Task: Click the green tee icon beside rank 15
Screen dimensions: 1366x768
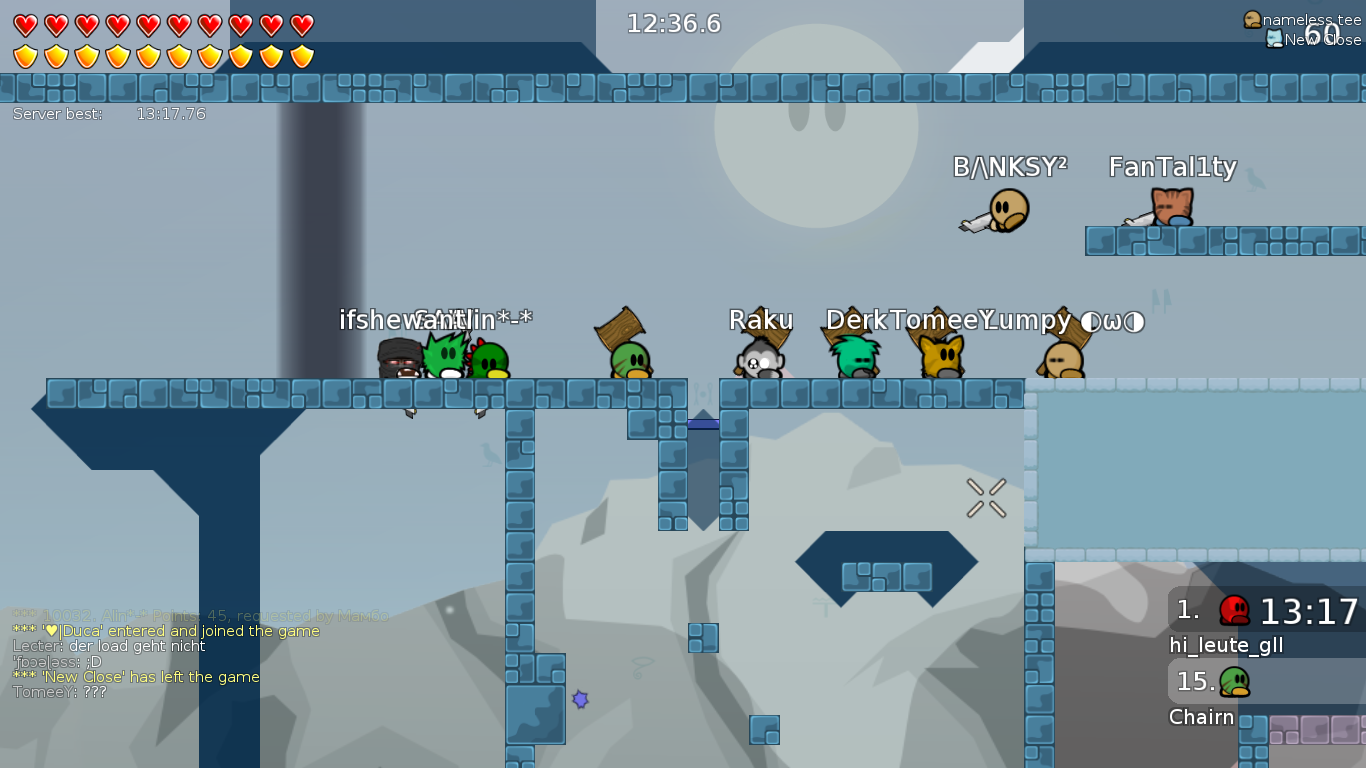Action: click(1237, 683)
